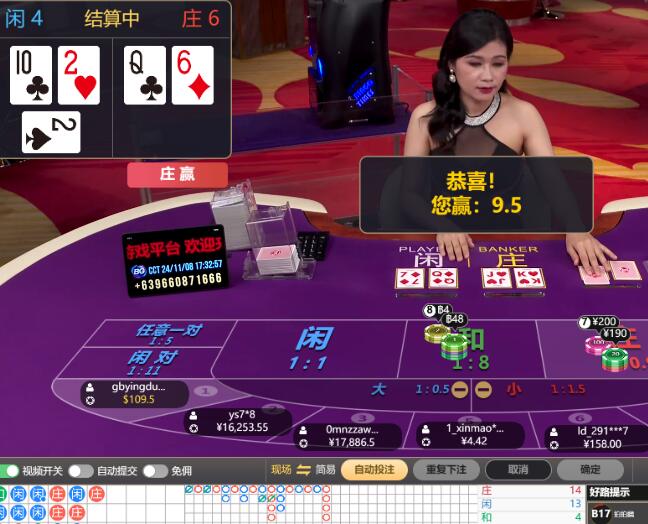
Task: Select player seat 1_xinmao
Action: [466, 434]
